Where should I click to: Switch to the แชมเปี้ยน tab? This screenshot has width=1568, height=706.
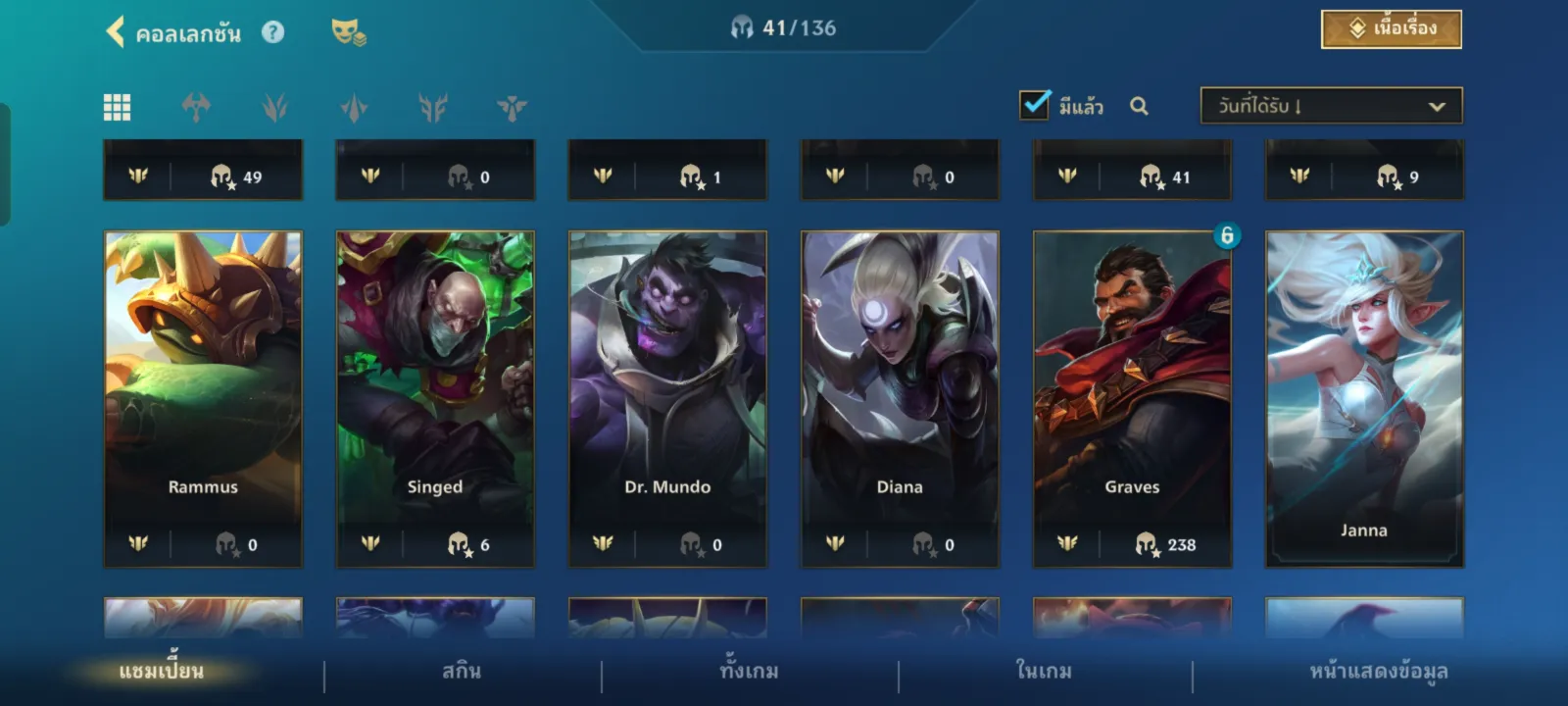click(x=162, y=672)
